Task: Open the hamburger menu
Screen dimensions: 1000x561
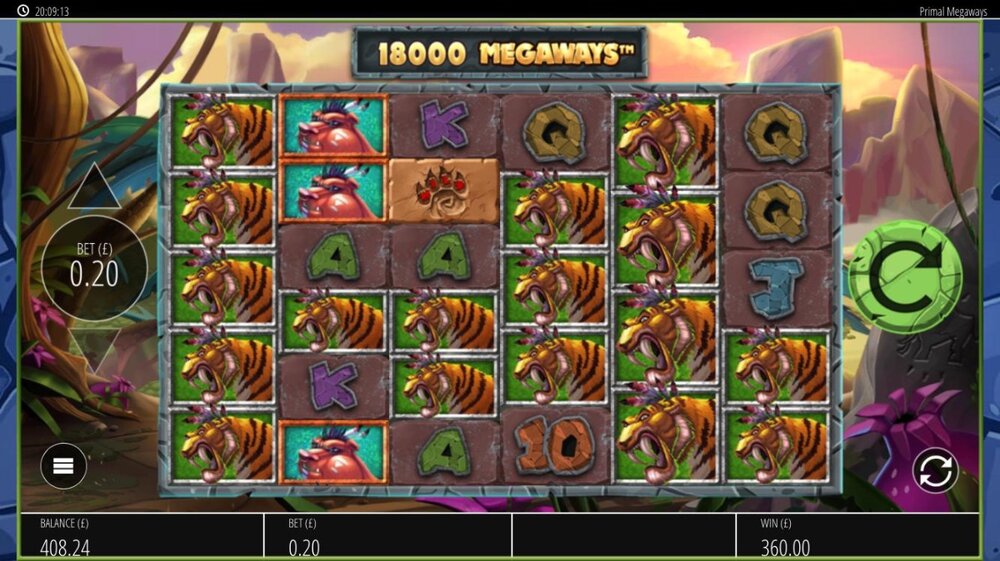Action: click(x=64, y=465)
